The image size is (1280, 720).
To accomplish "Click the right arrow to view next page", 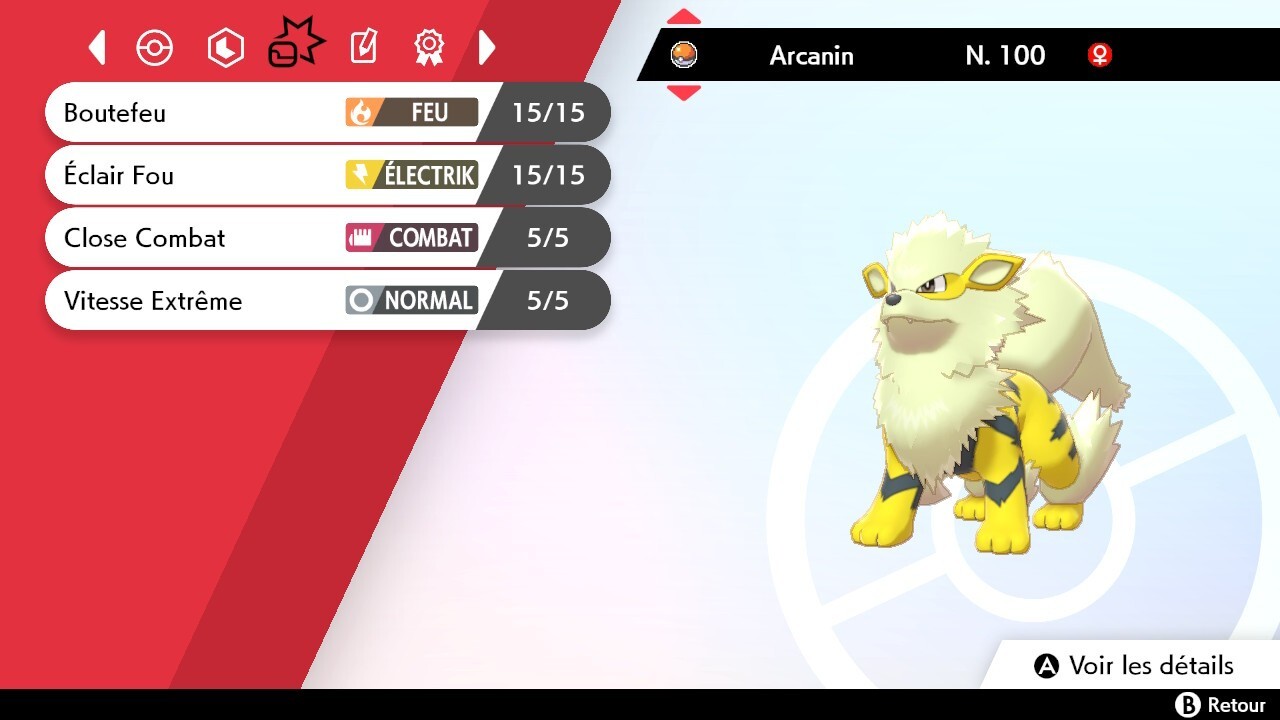I will (x=487, y=47).
